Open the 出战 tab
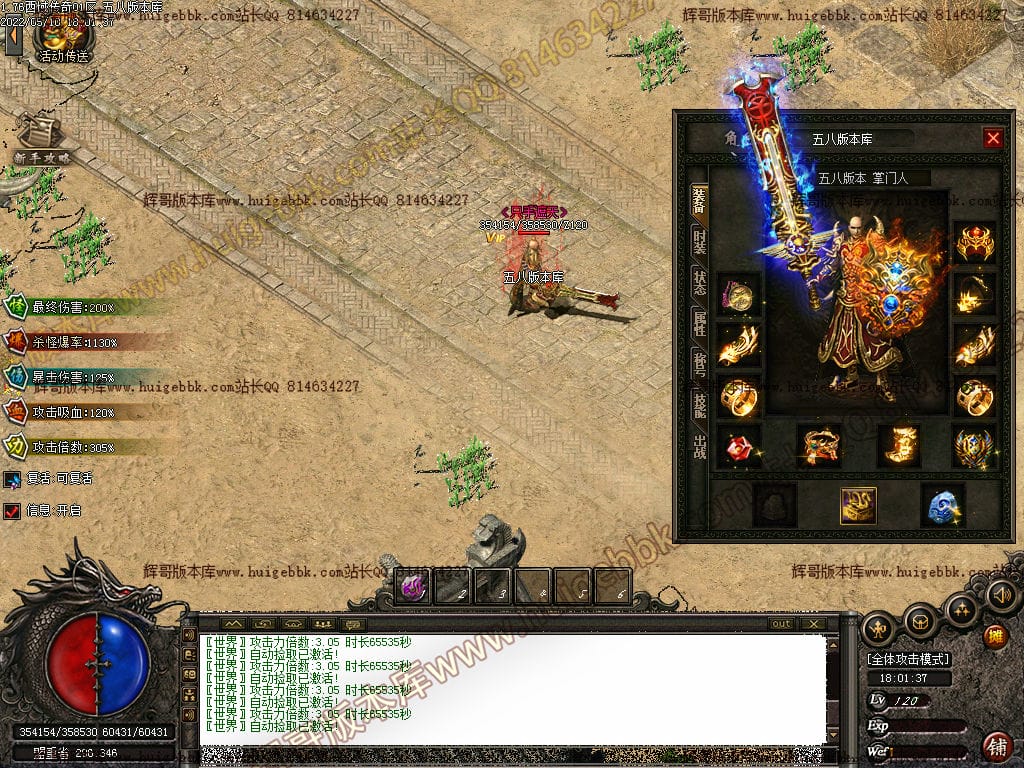 (699, 445)
